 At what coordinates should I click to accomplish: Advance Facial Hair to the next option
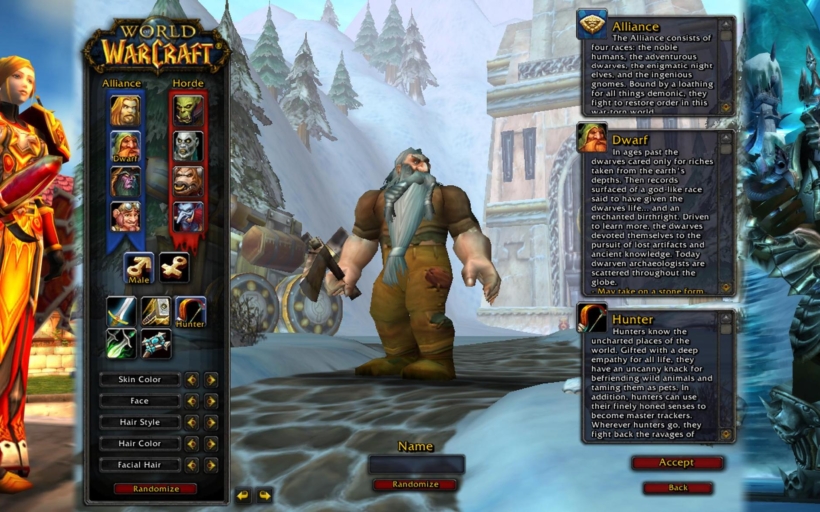pos(211,465)
